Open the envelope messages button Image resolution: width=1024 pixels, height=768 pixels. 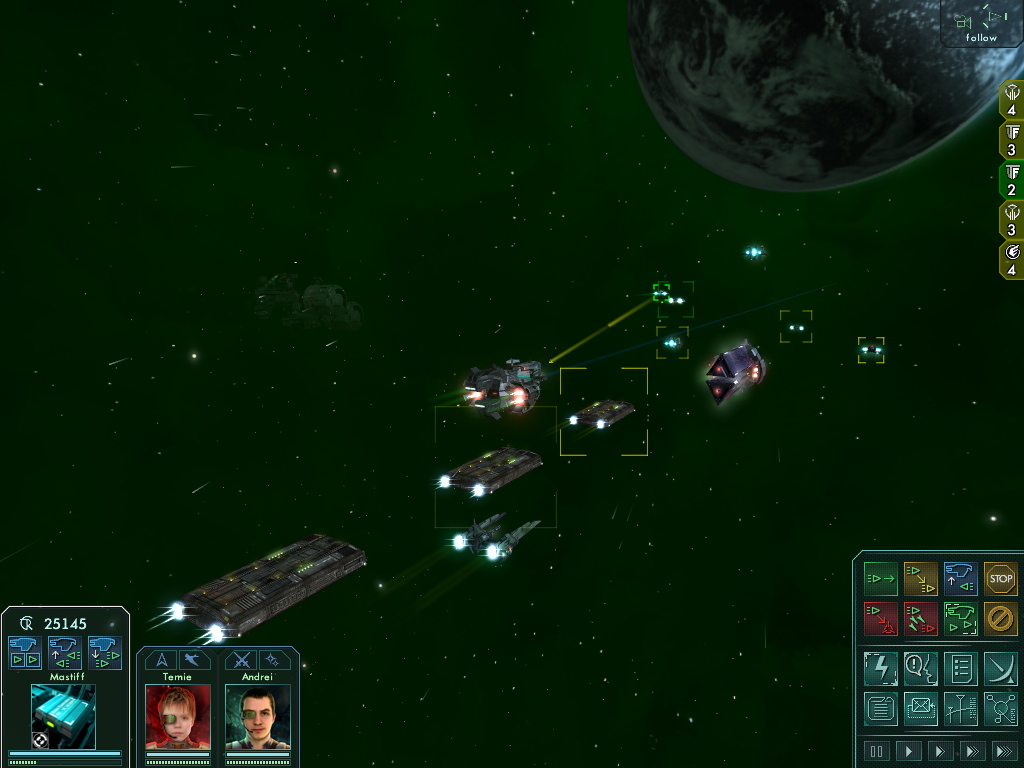coord(921,708)
